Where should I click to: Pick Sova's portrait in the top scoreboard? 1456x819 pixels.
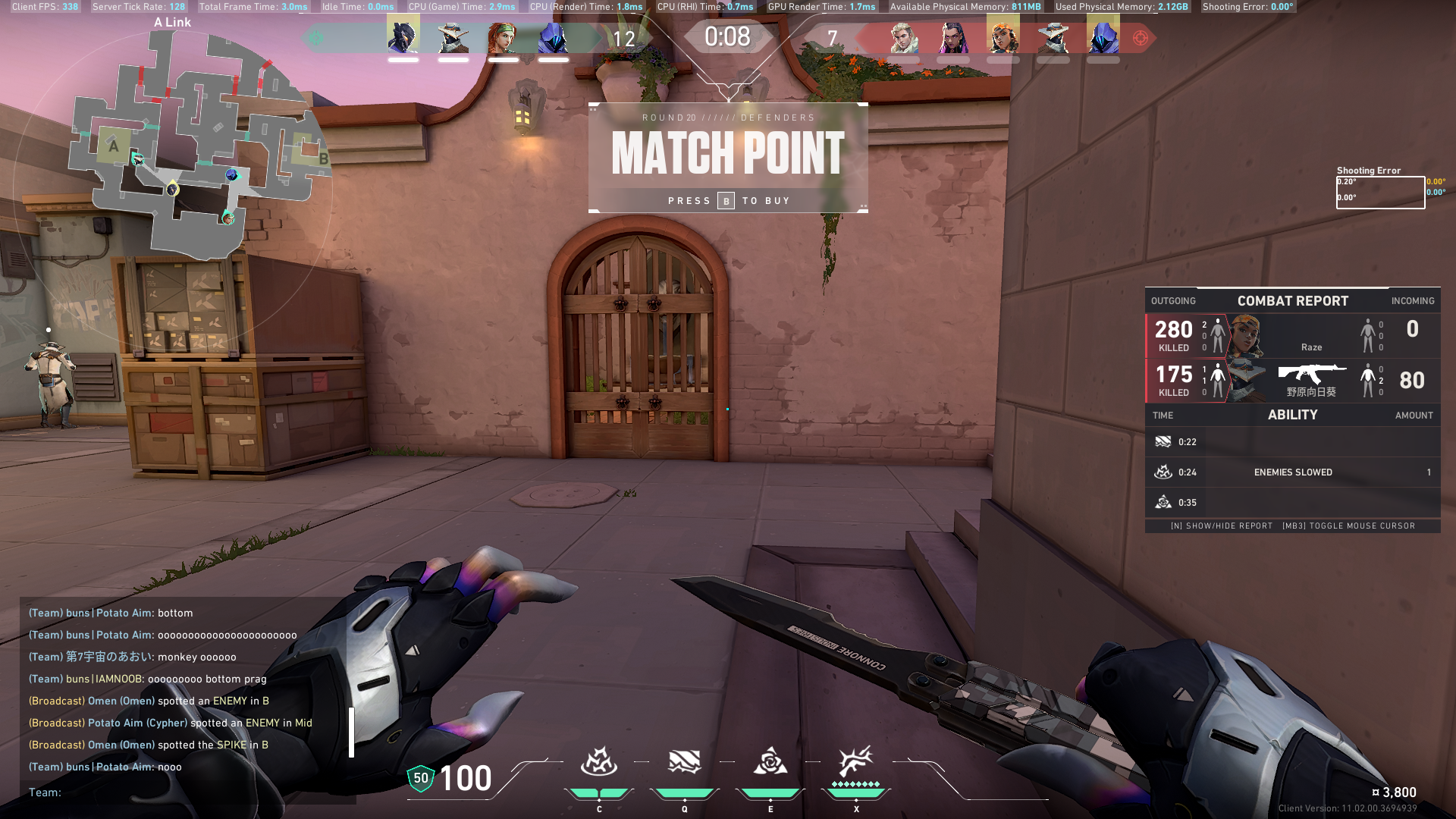903,38
